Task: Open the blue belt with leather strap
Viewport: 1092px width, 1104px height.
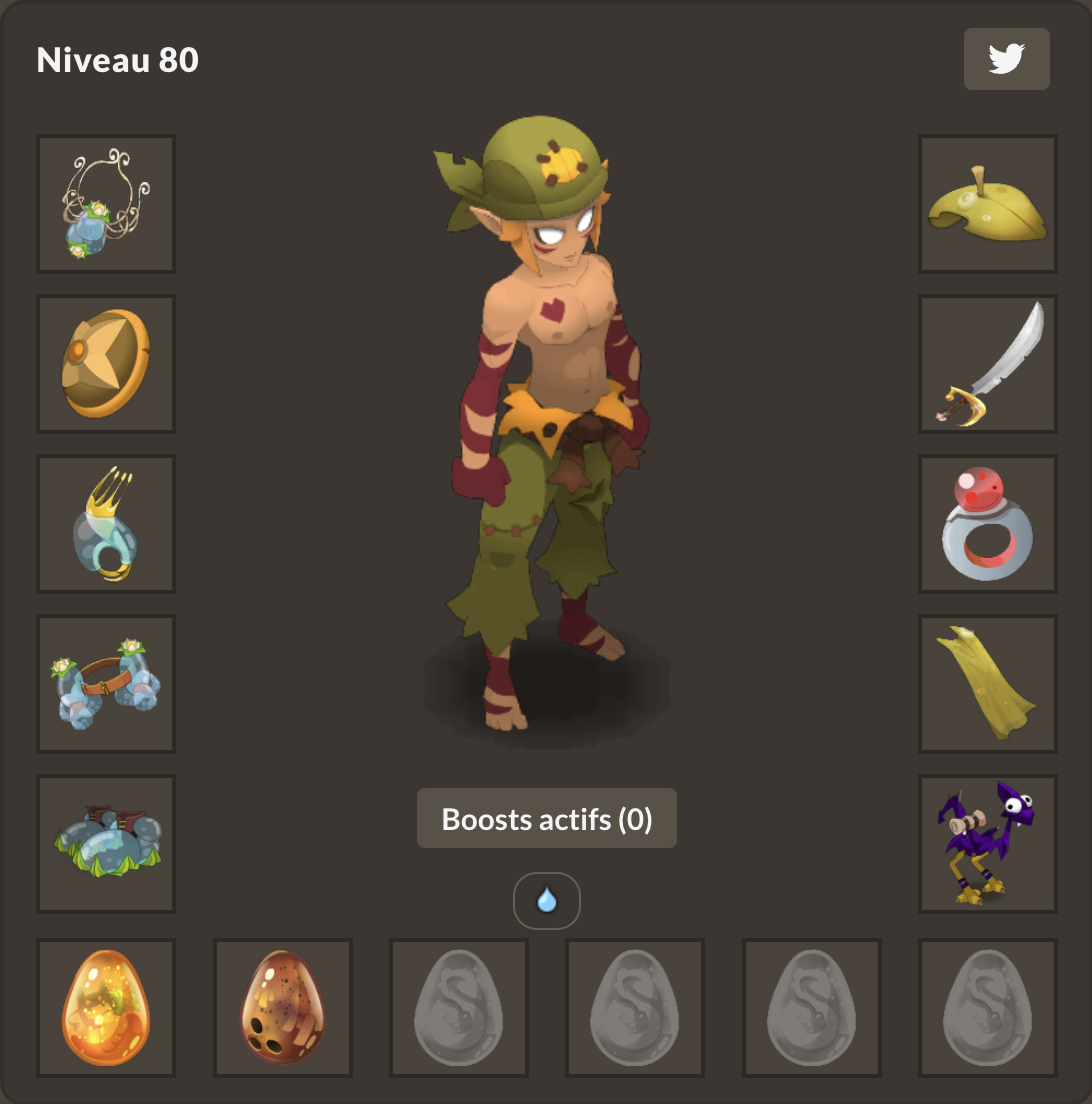Action: (x=106, y=684)
